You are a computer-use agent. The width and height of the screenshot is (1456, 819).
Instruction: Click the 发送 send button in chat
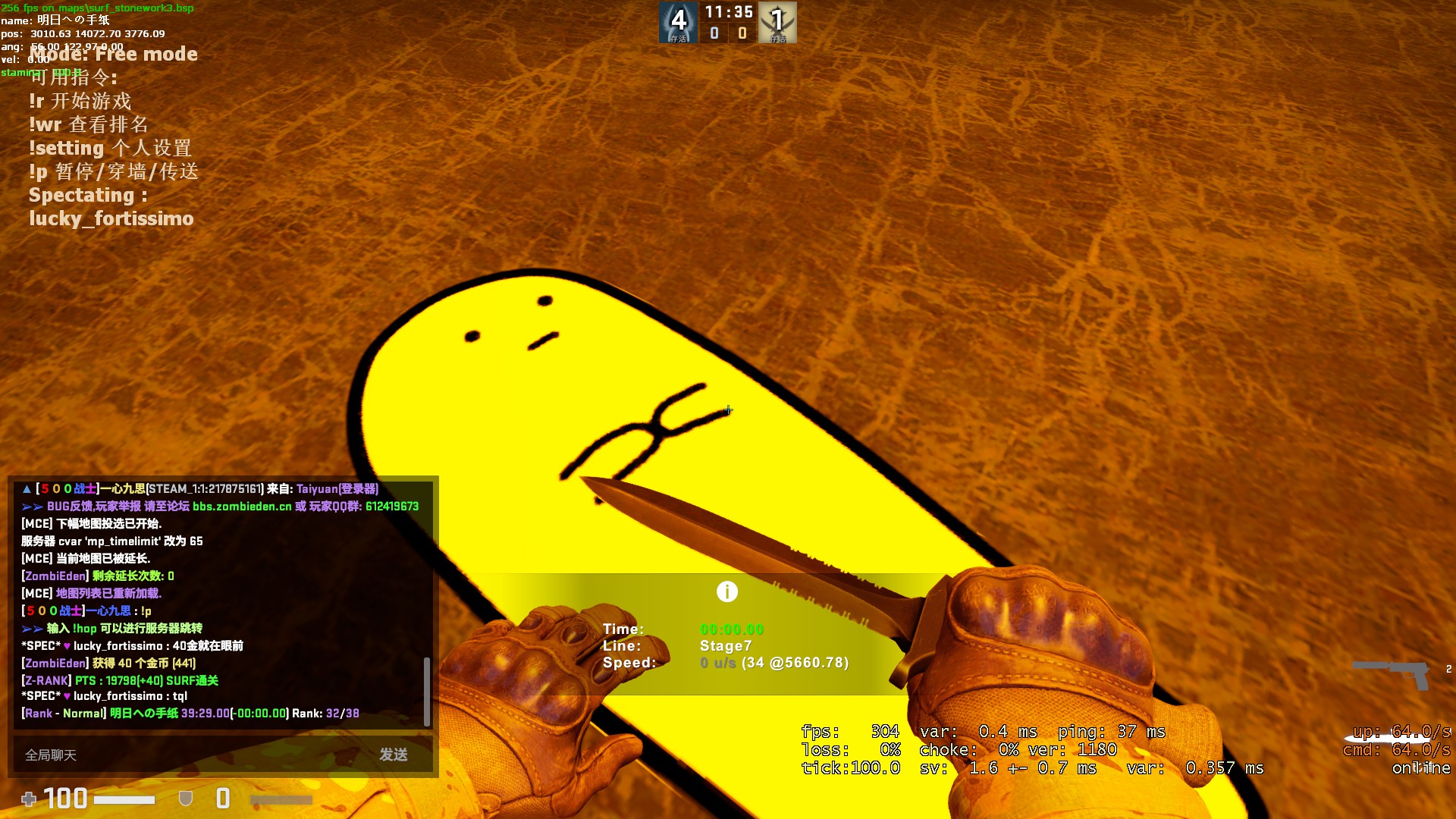394,755
